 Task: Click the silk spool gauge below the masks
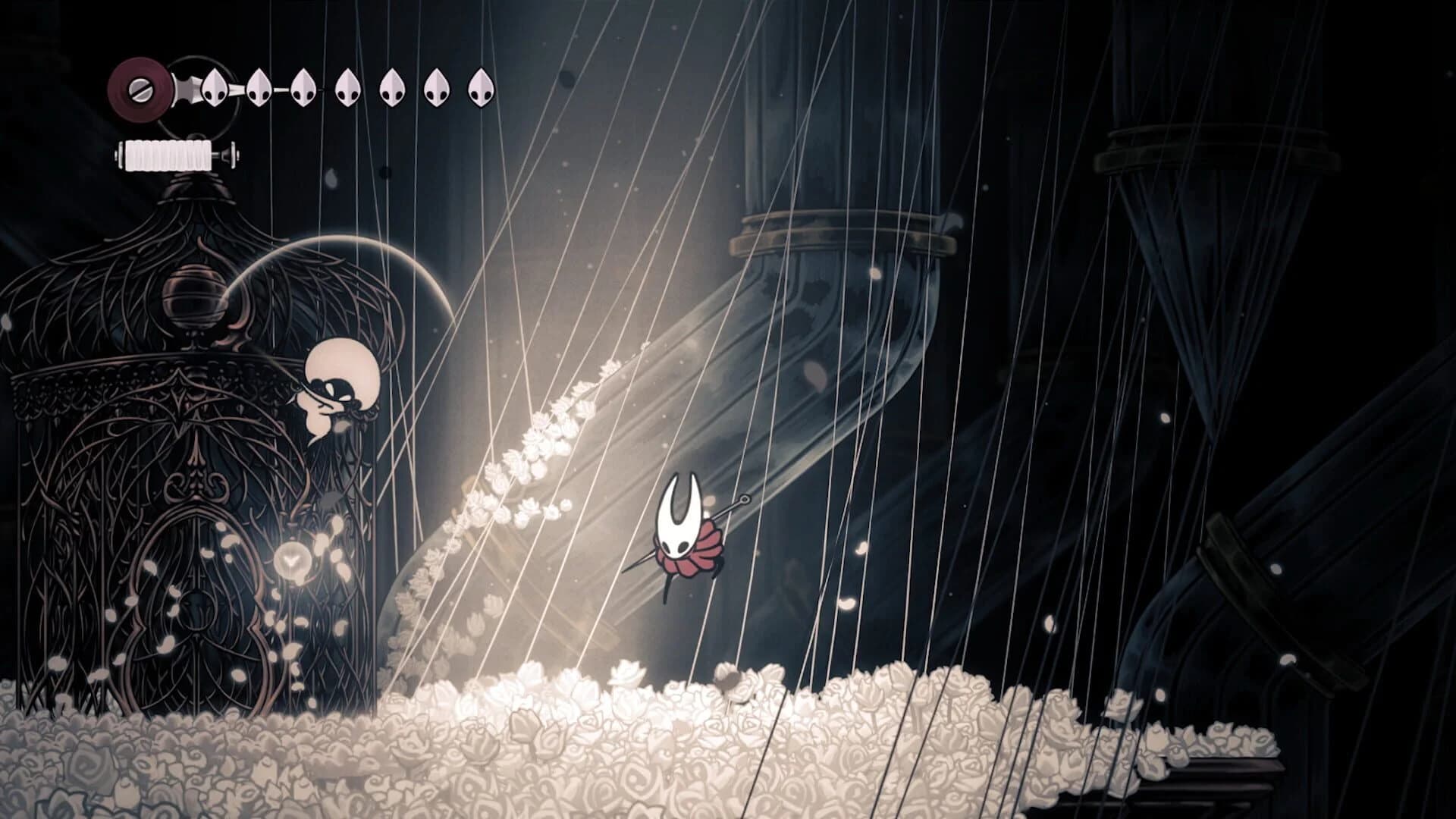pyautogui.click(x=170, y=155)
